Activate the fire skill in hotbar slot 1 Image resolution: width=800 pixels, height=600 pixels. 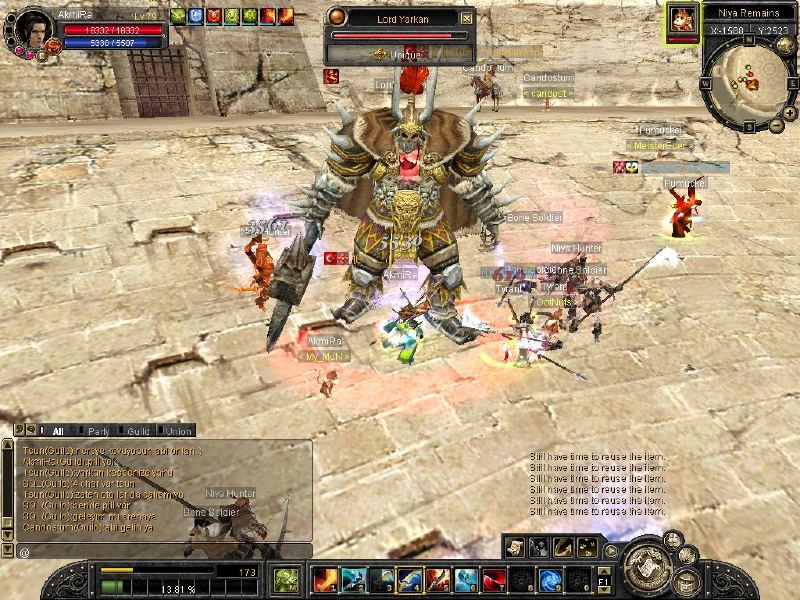(x=325, y=579)
